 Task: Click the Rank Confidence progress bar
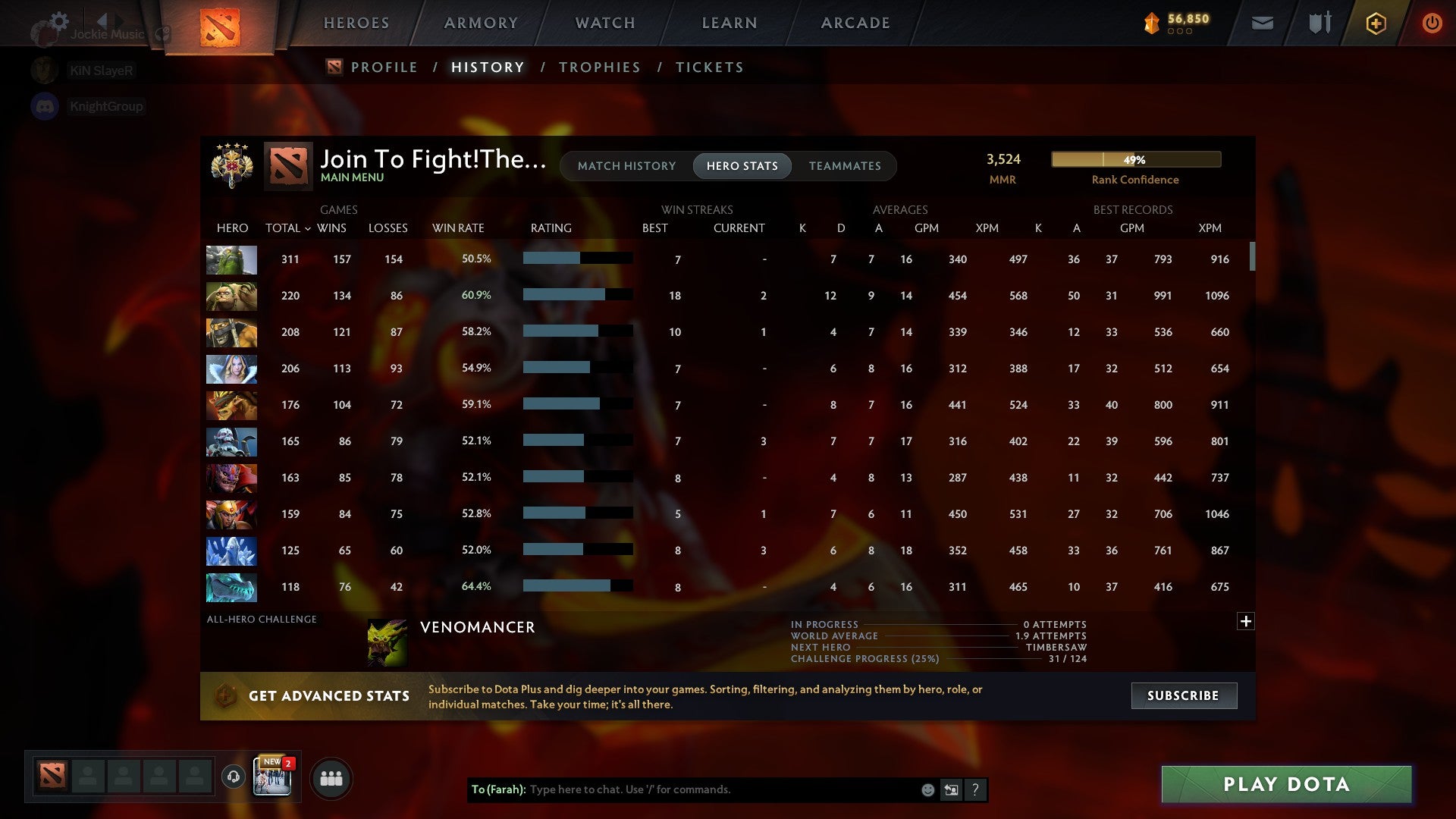point(1135,159)
